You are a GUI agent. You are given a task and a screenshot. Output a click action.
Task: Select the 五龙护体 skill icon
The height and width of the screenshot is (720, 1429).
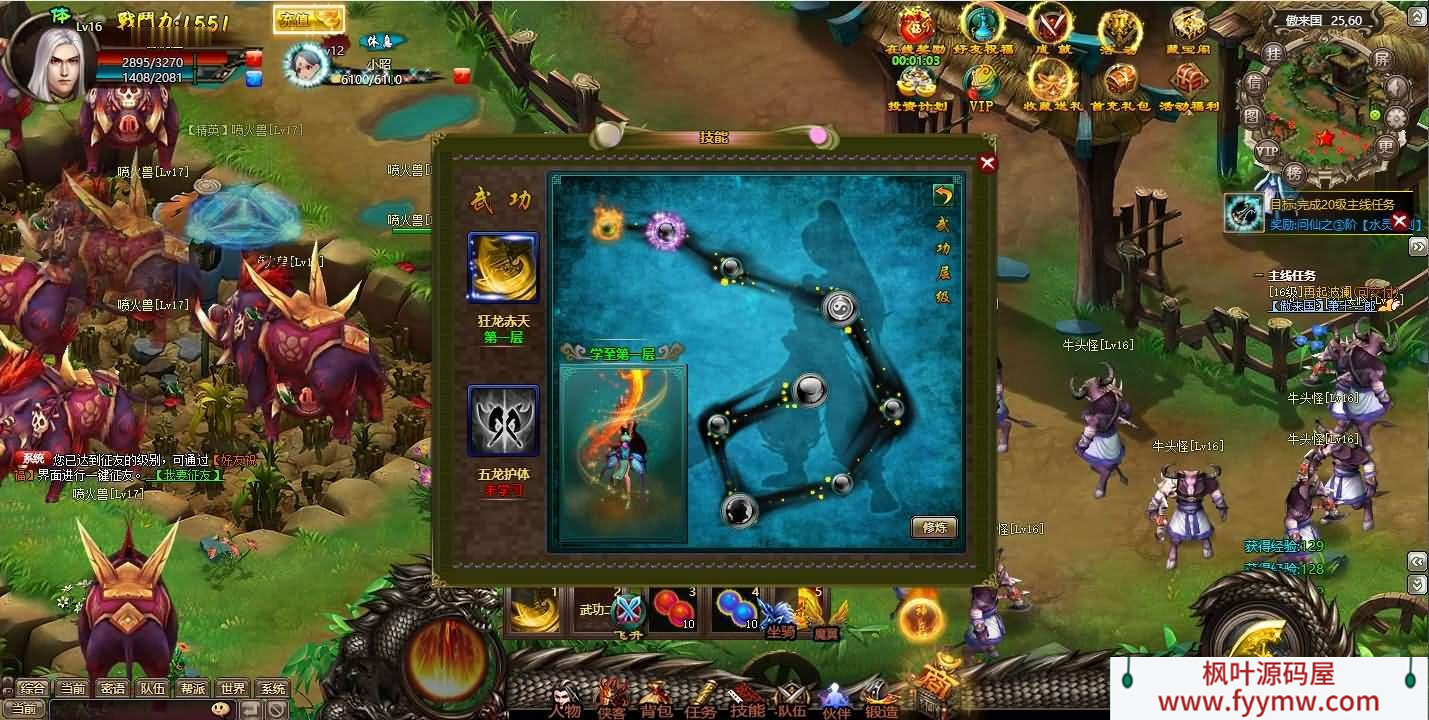coord(503,420)
